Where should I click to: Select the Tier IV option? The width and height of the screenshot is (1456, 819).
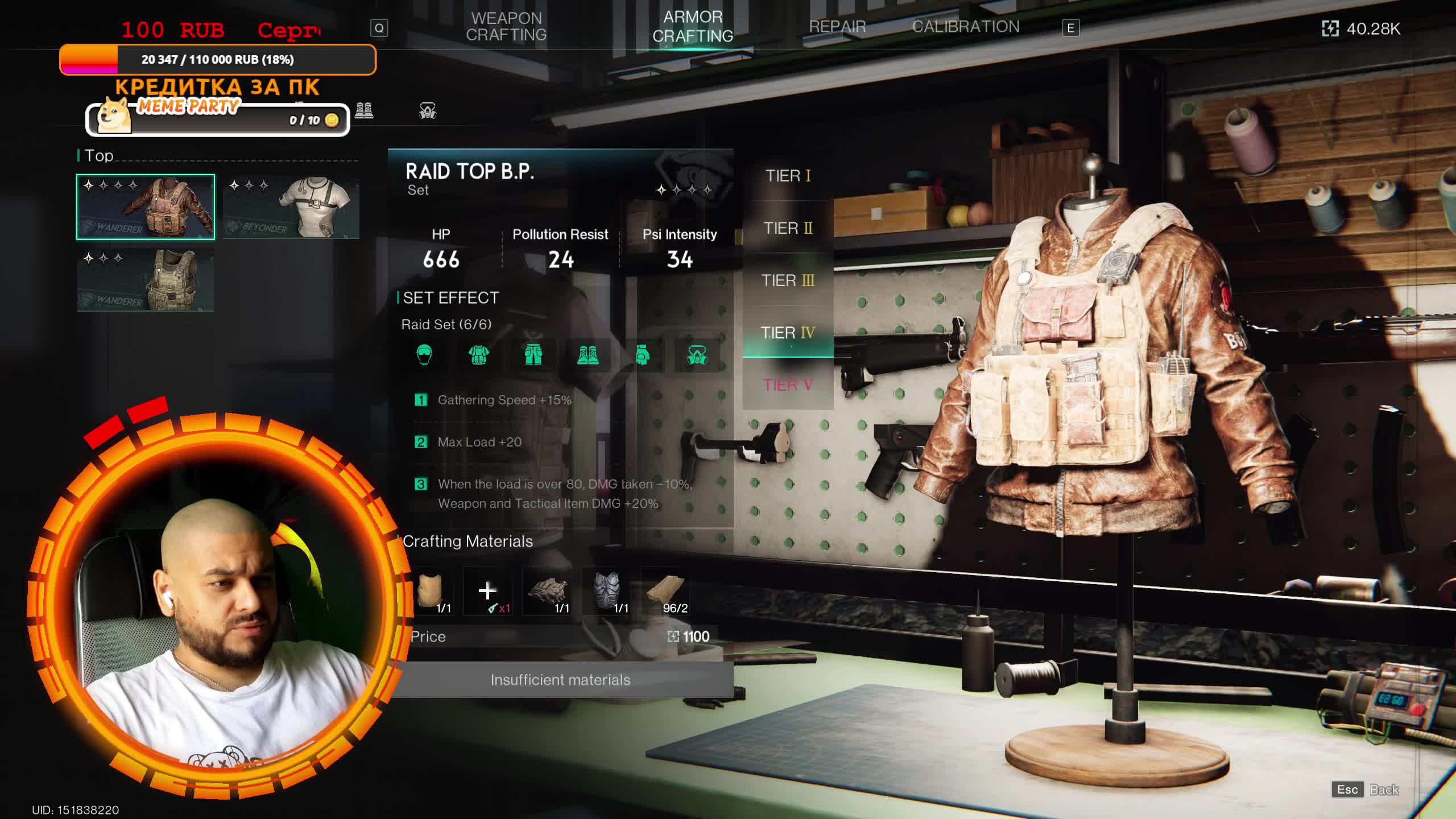(788, 333)
